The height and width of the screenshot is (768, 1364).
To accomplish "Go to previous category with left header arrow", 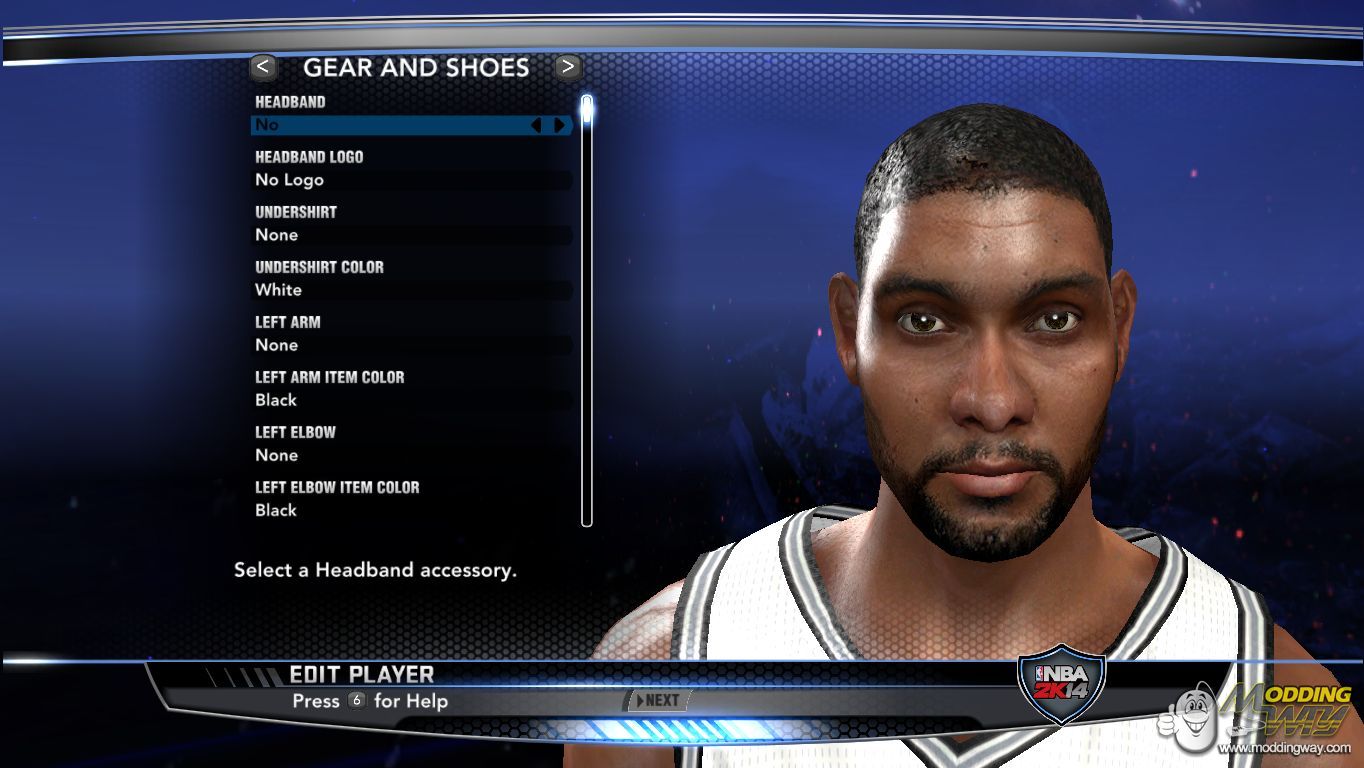I will [x=263, y=67].
